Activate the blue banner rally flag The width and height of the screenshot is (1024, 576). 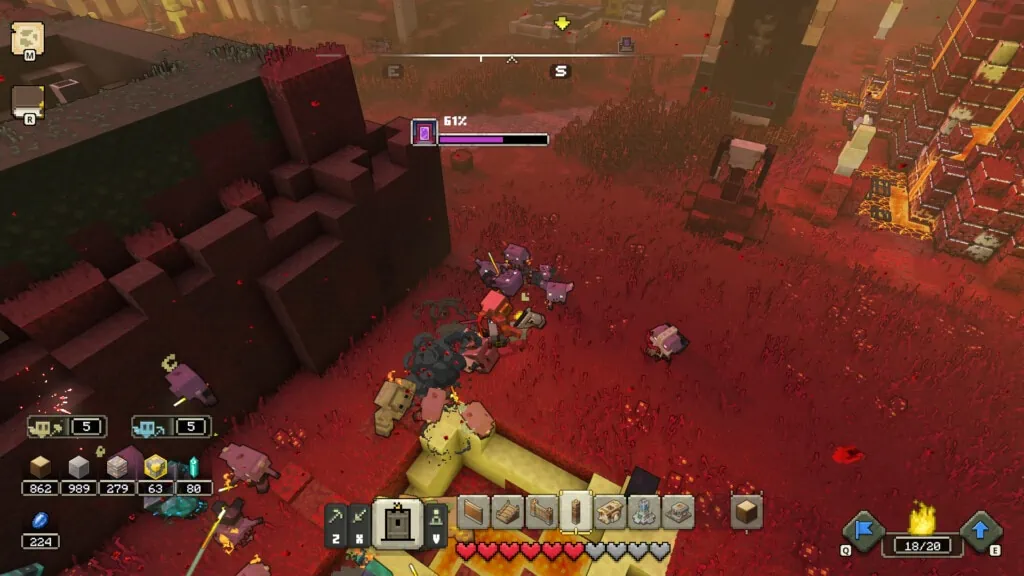(862, 530)
